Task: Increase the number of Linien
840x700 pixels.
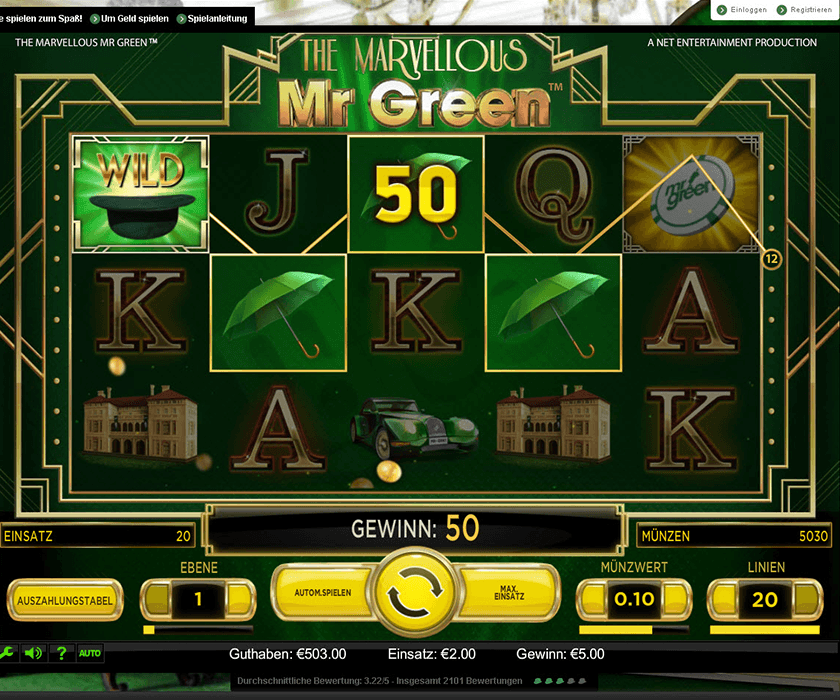Action: (x=806, y=600)
